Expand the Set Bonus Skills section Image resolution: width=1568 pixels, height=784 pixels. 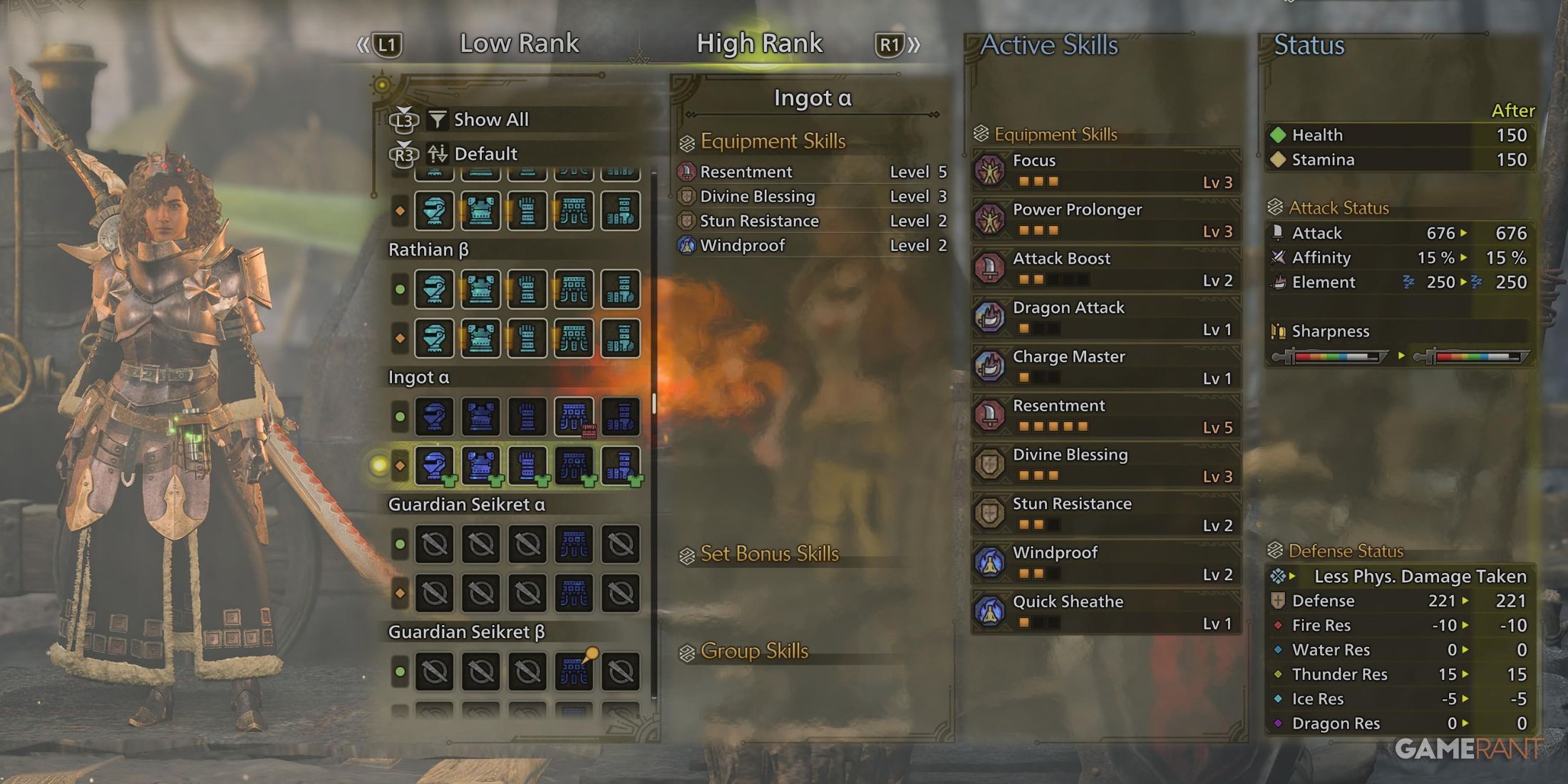[763, 553]
